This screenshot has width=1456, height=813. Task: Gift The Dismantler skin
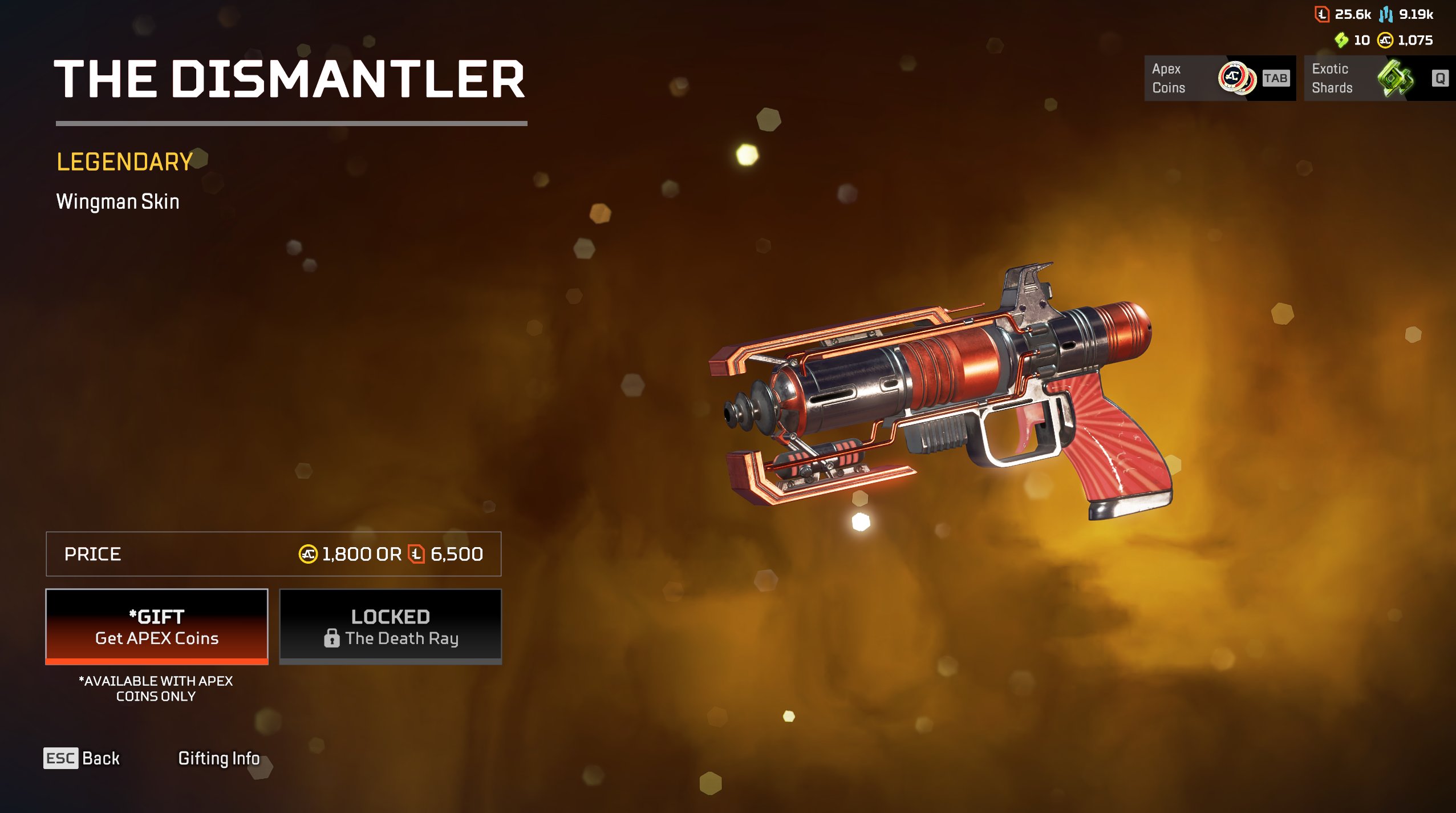click(x=157, y=626)
